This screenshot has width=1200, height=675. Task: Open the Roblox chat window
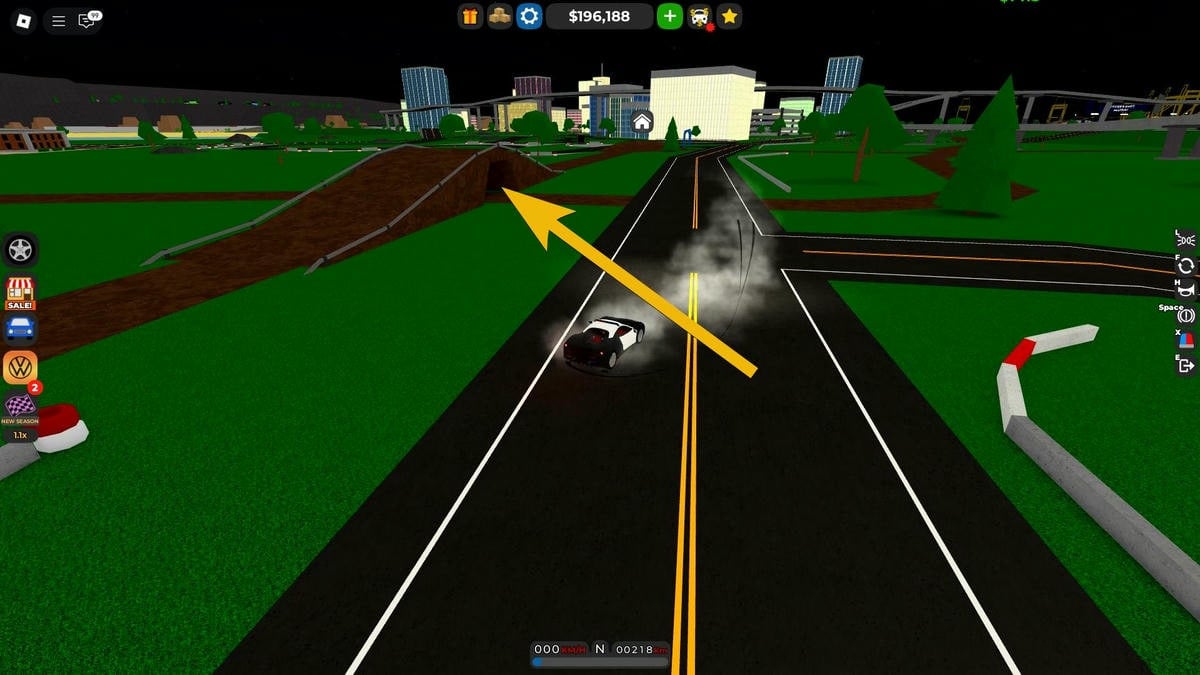click(87, 20)
